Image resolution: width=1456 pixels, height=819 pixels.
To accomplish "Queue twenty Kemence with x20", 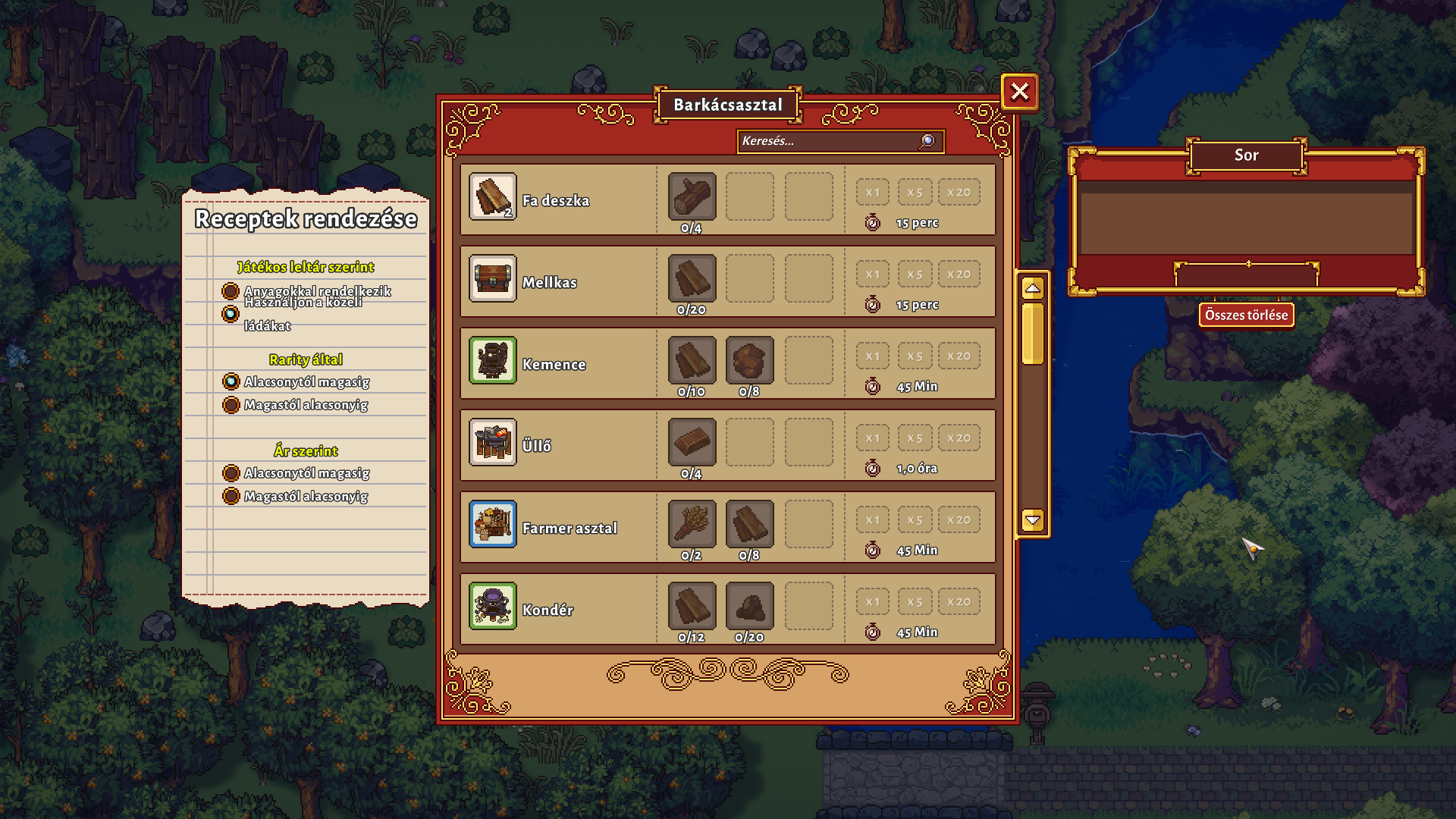I will point(959,356).
